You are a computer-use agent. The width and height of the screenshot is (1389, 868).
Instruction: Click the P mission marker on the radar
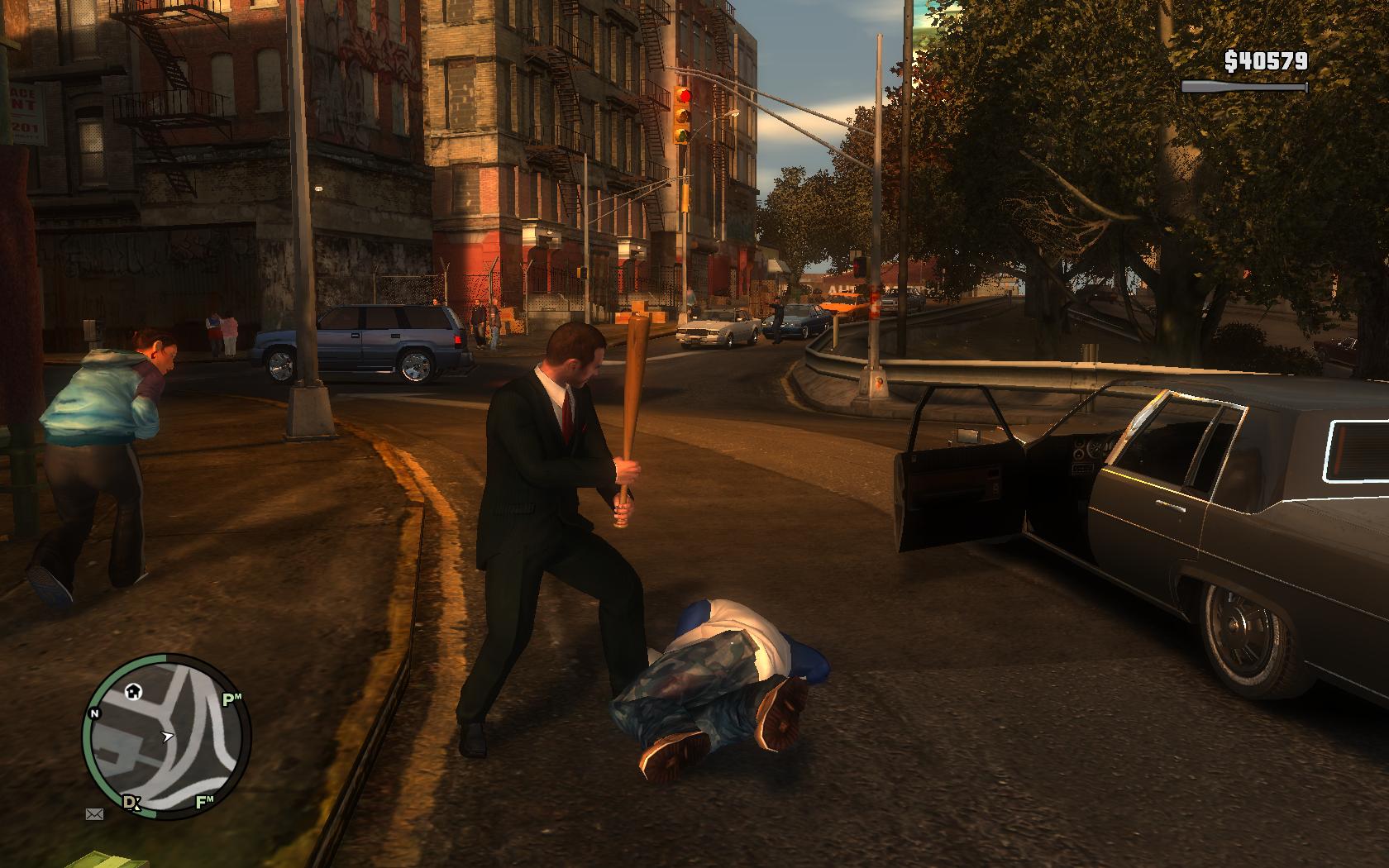tap(231, 700)
